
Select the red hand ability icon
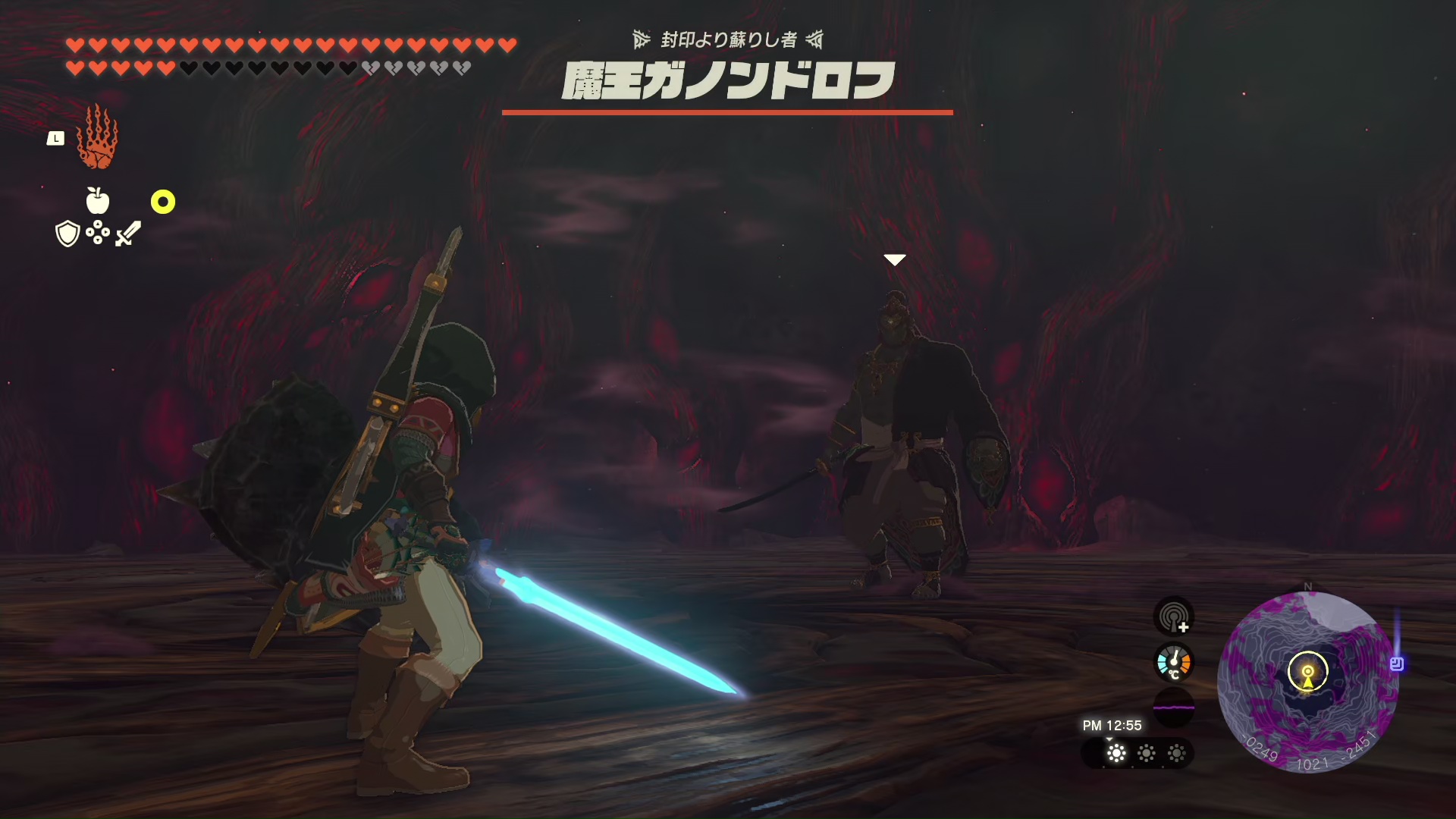(97, 138)
